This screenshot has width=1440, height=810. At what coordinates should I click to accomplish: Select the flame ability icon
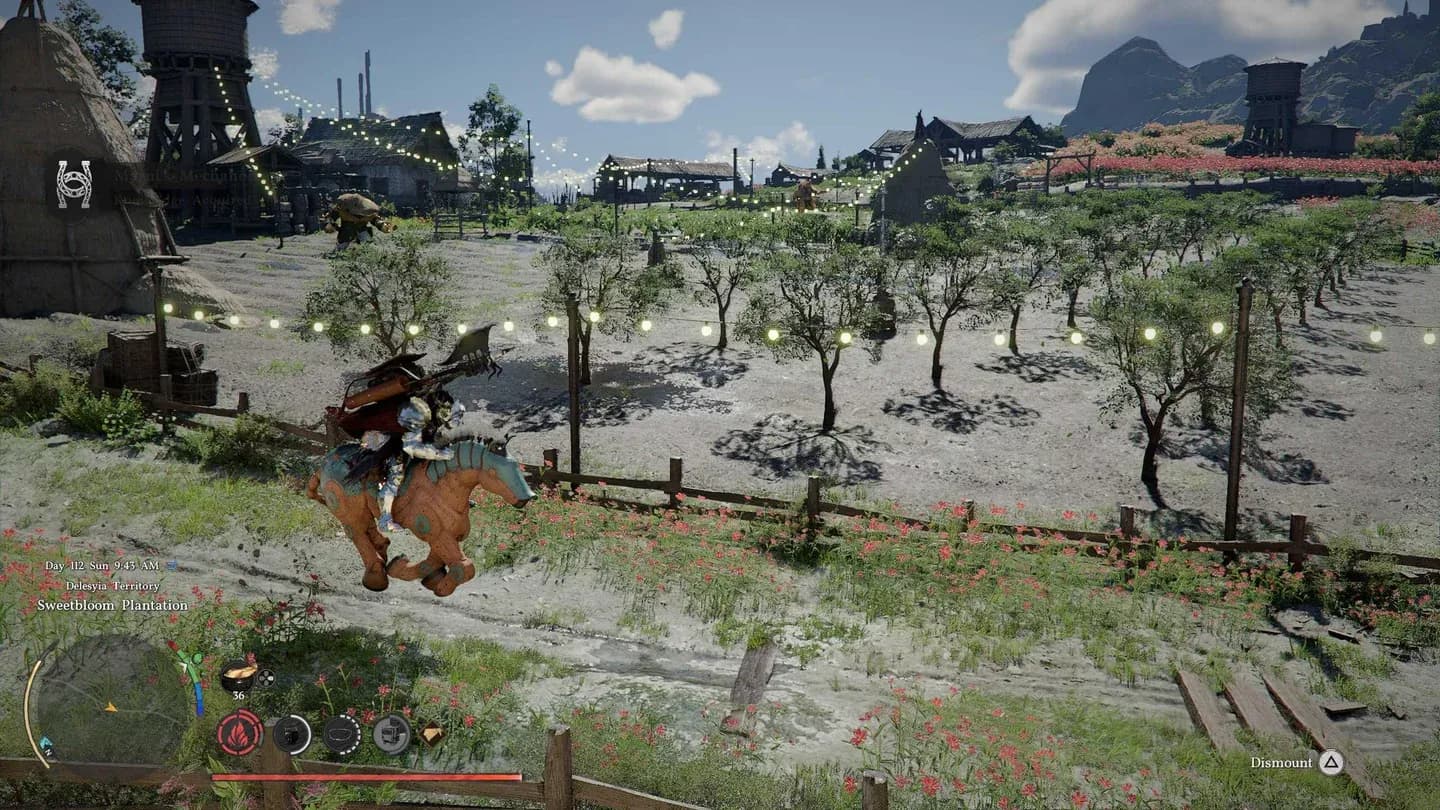(240, 734)
